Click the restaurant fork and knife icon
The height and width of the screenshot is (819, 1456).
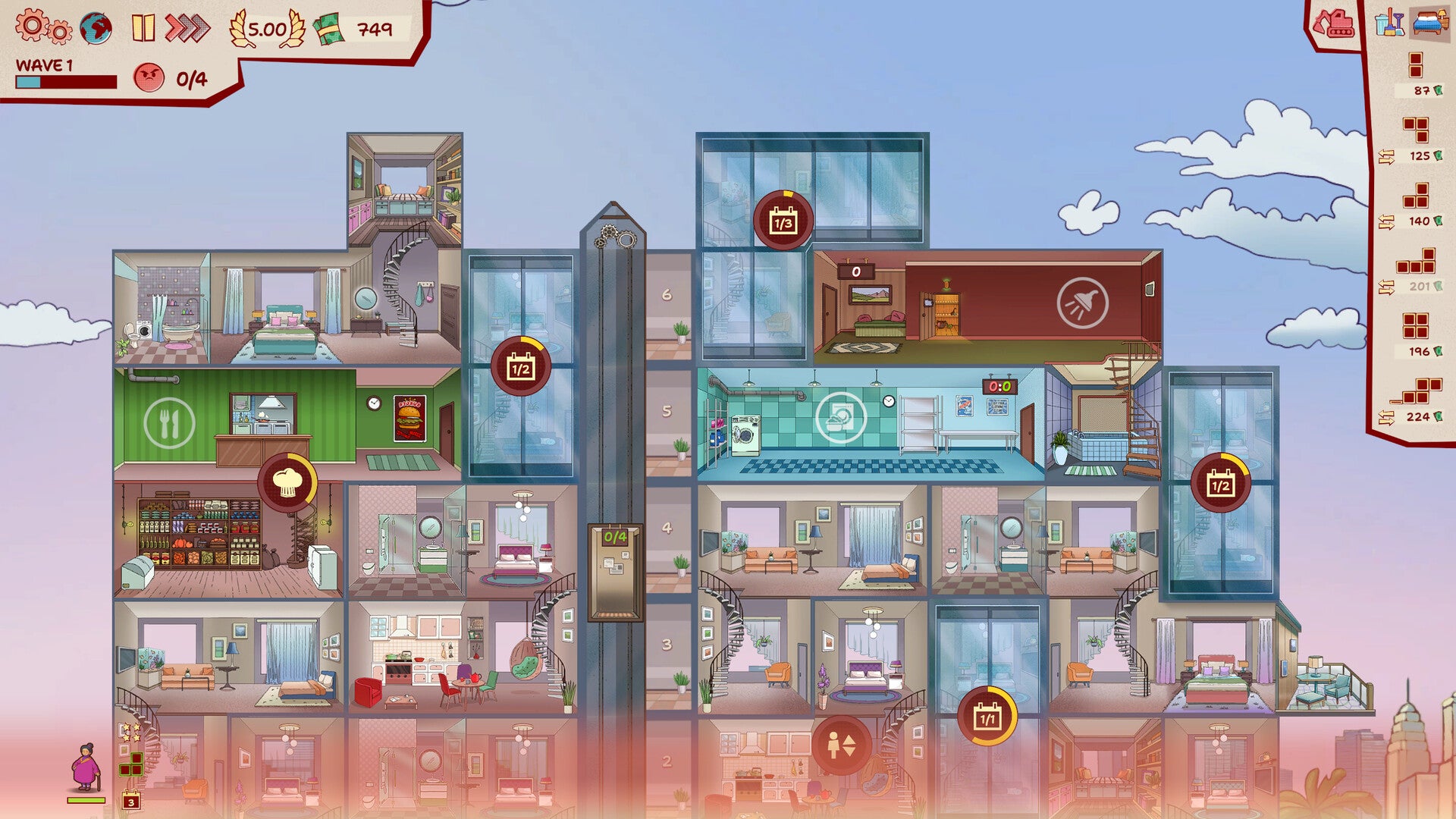[x=169, y=423]
